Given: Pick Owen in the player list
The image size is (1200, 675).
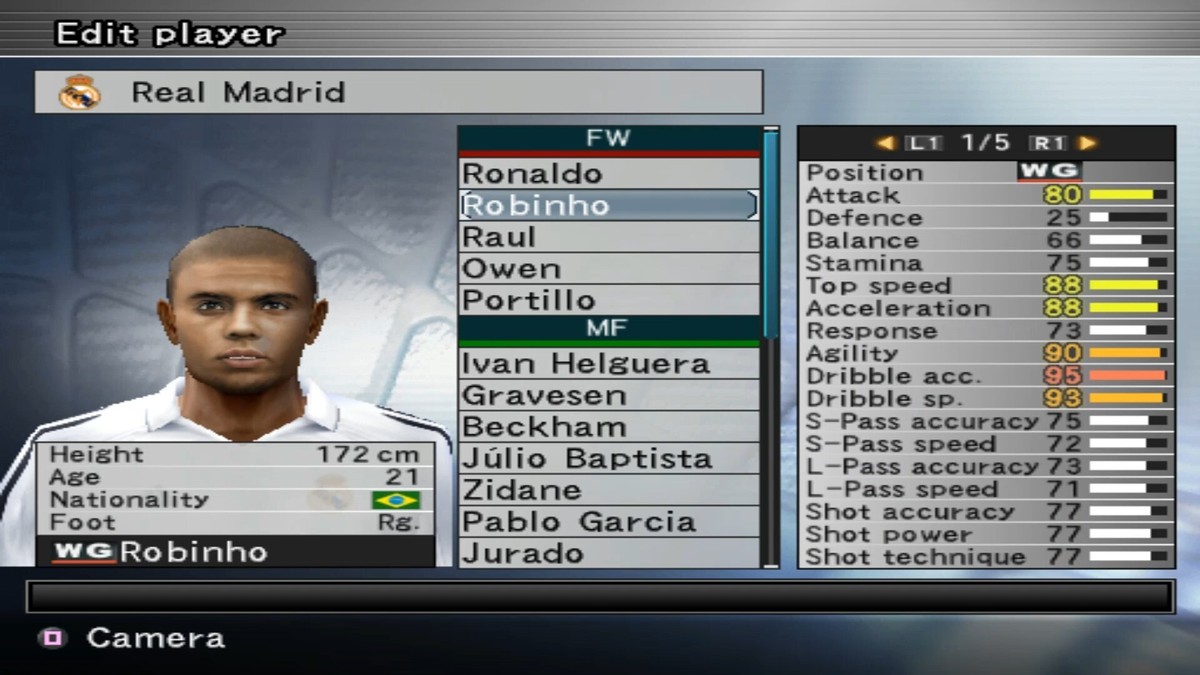Looking at the screenshot, I should point(608,268).
